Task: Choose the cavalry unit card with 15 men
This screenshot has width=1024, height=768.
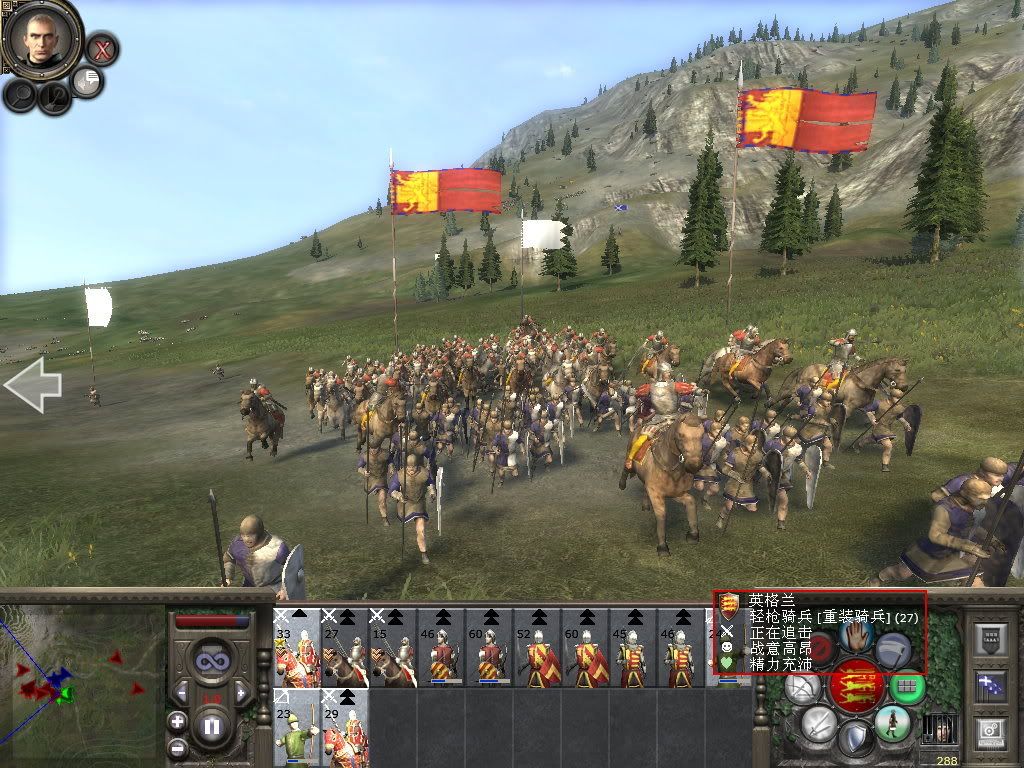Action: (x=393, y=648)
